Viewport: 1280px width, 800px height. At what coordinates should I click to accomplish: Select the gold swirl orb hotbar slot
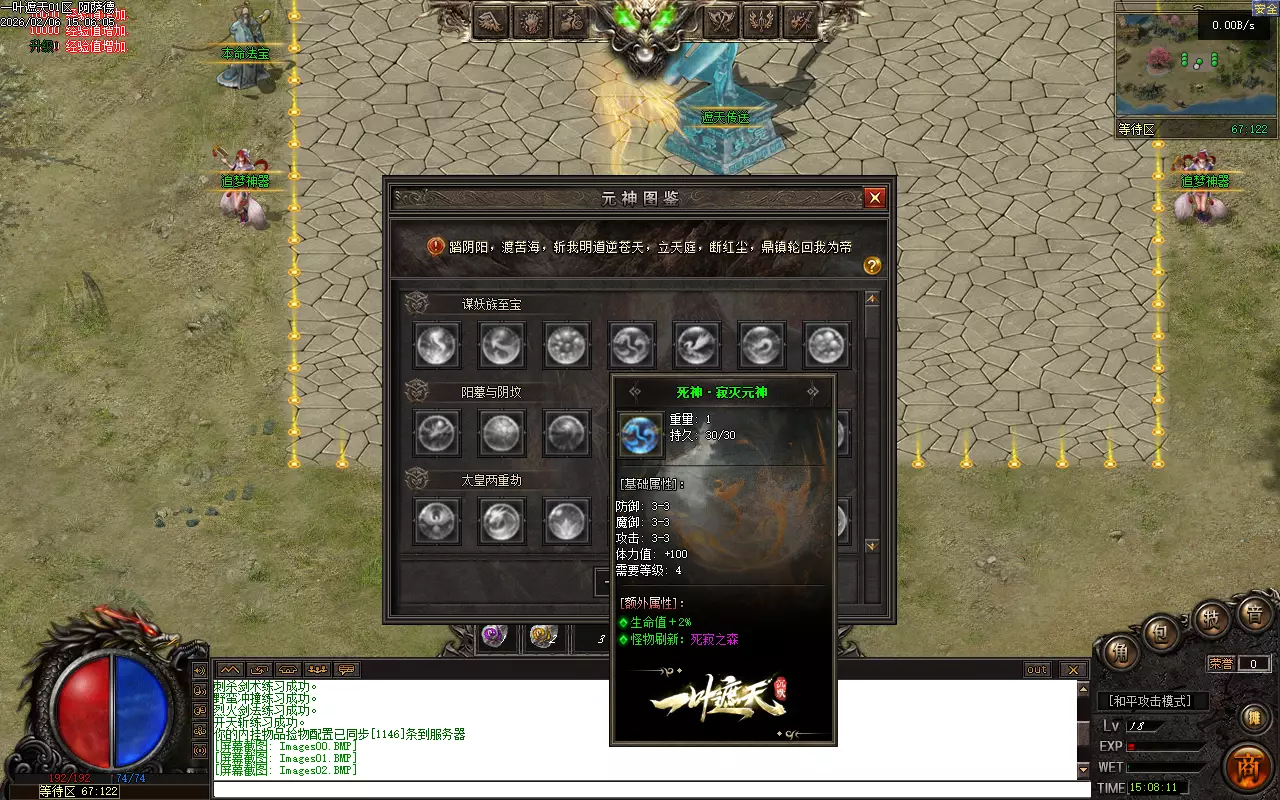coord(543,635)
